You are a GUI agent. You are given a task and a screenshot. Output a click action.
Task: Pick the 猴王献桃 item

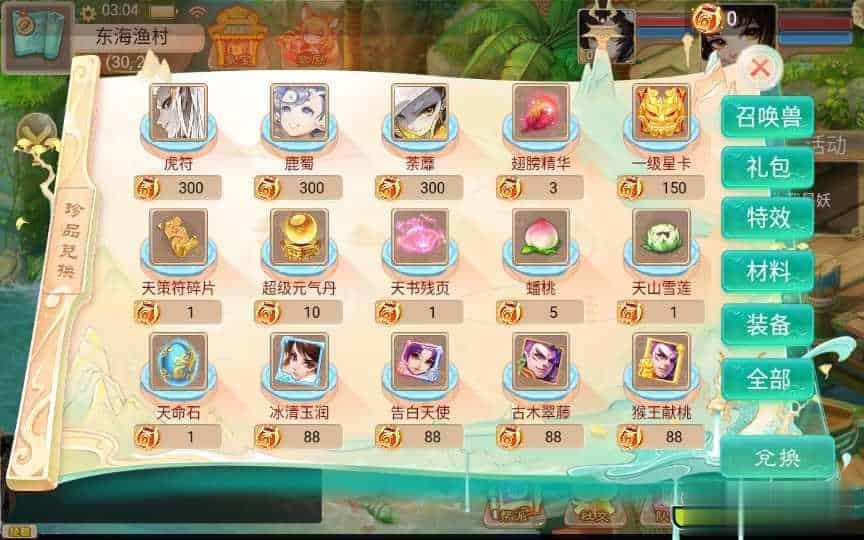point(662,361)
